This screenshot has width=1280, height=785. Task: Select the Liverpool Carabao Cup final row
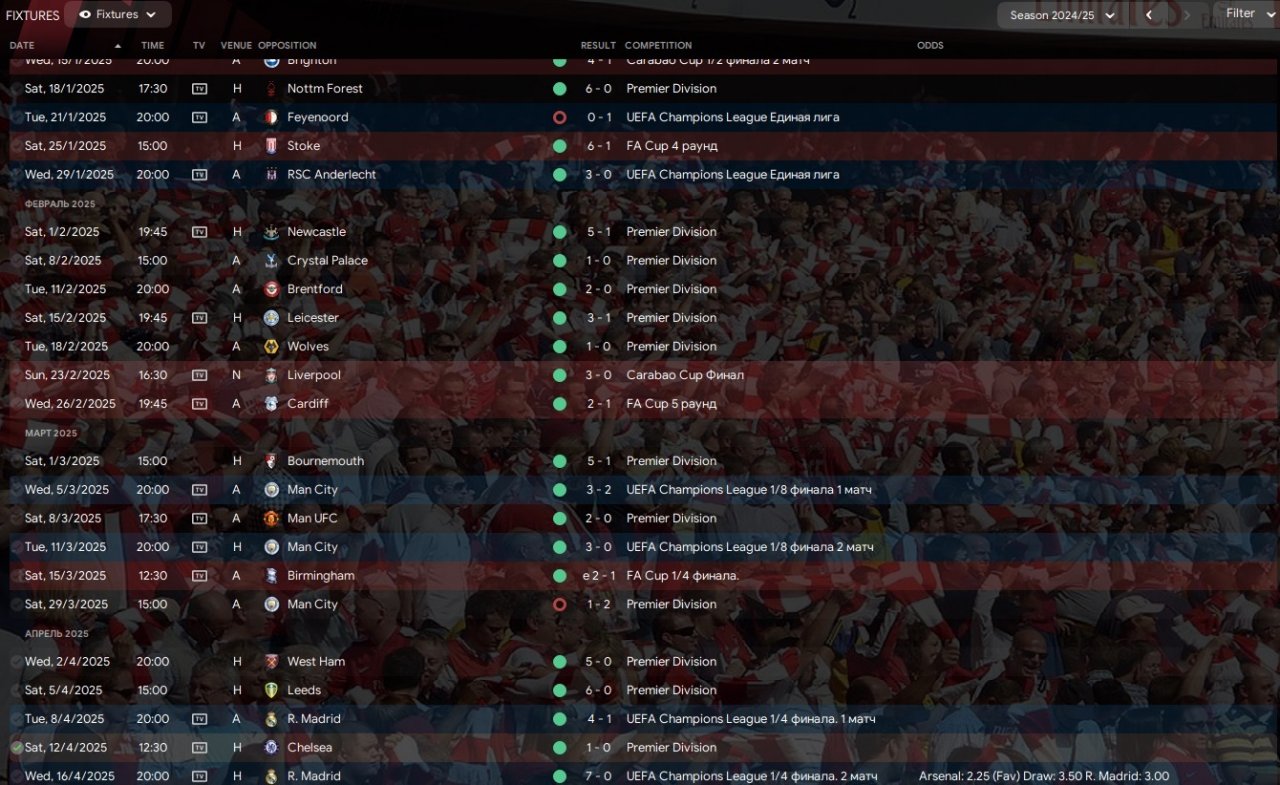314,375
